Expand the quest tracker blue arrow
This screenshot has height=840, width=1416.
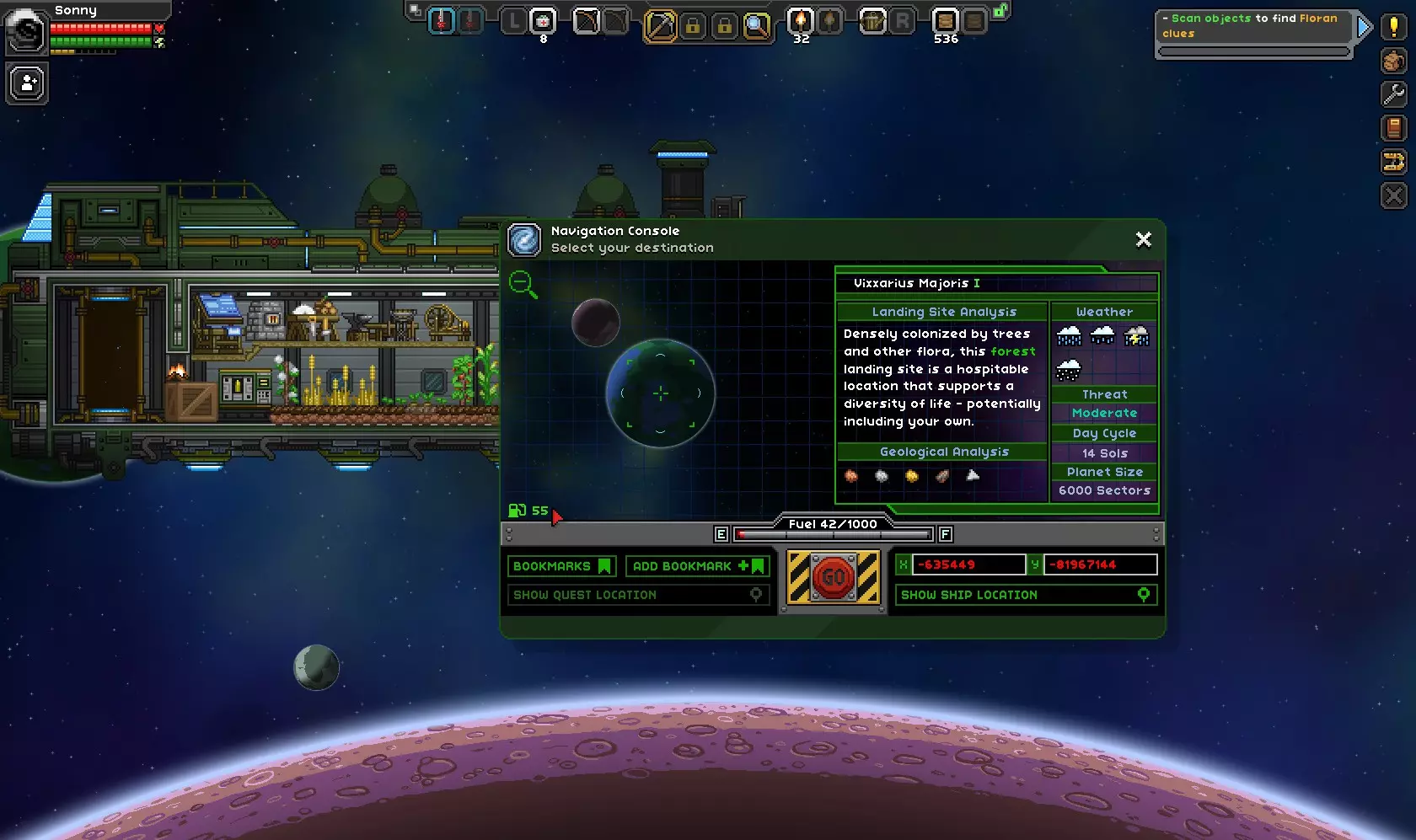[x=1363, y=28]
